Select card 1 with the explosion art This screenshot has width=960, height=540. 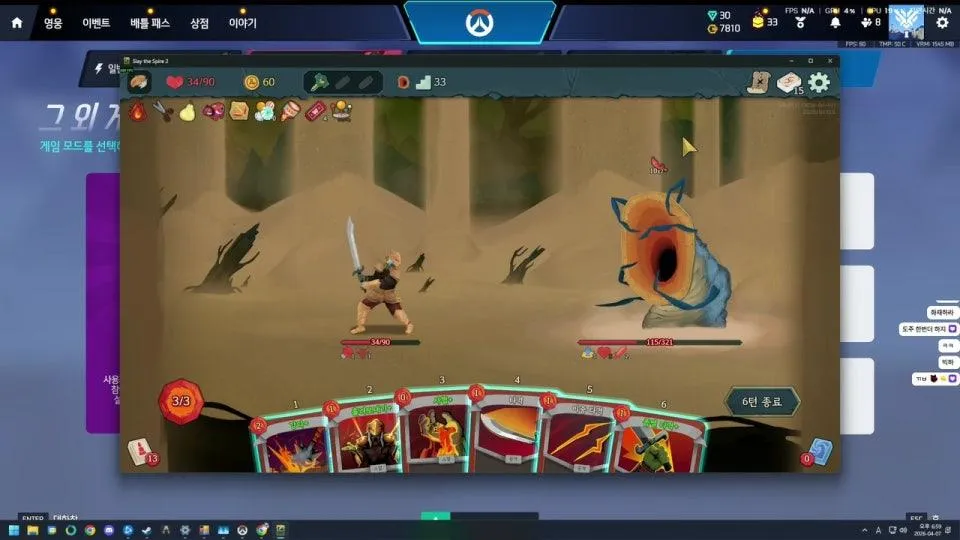pos(290,440)
